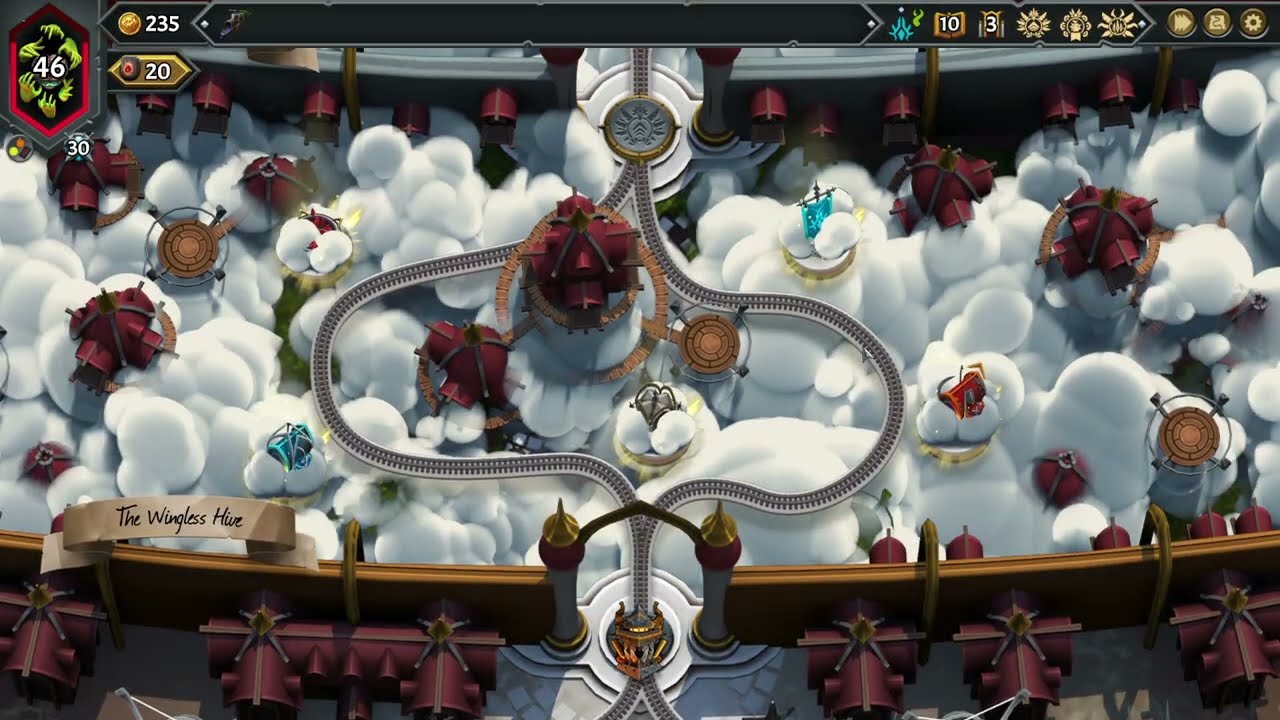
Task: Open the green-handed champion portrait showing 46
Action: point(50,70)
